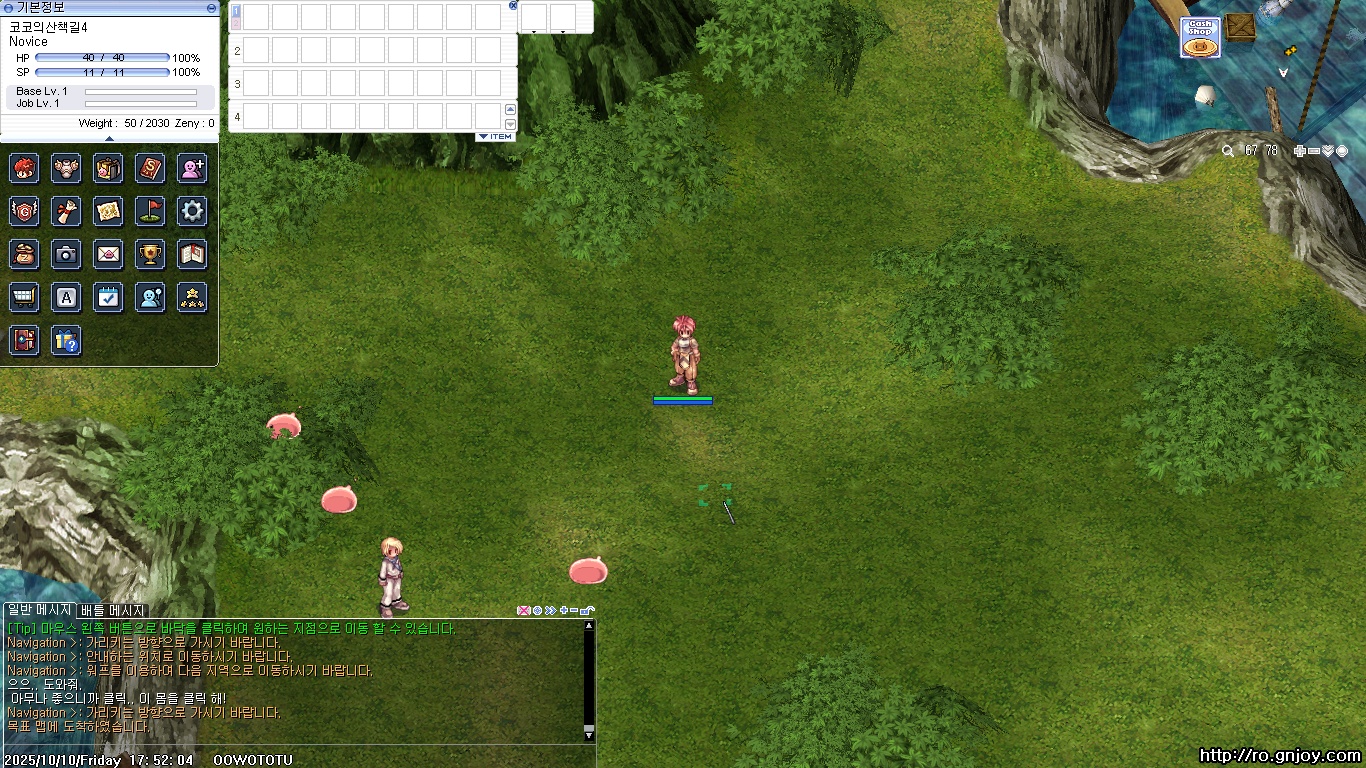Open game options with the gear icon

click(192, 211)
